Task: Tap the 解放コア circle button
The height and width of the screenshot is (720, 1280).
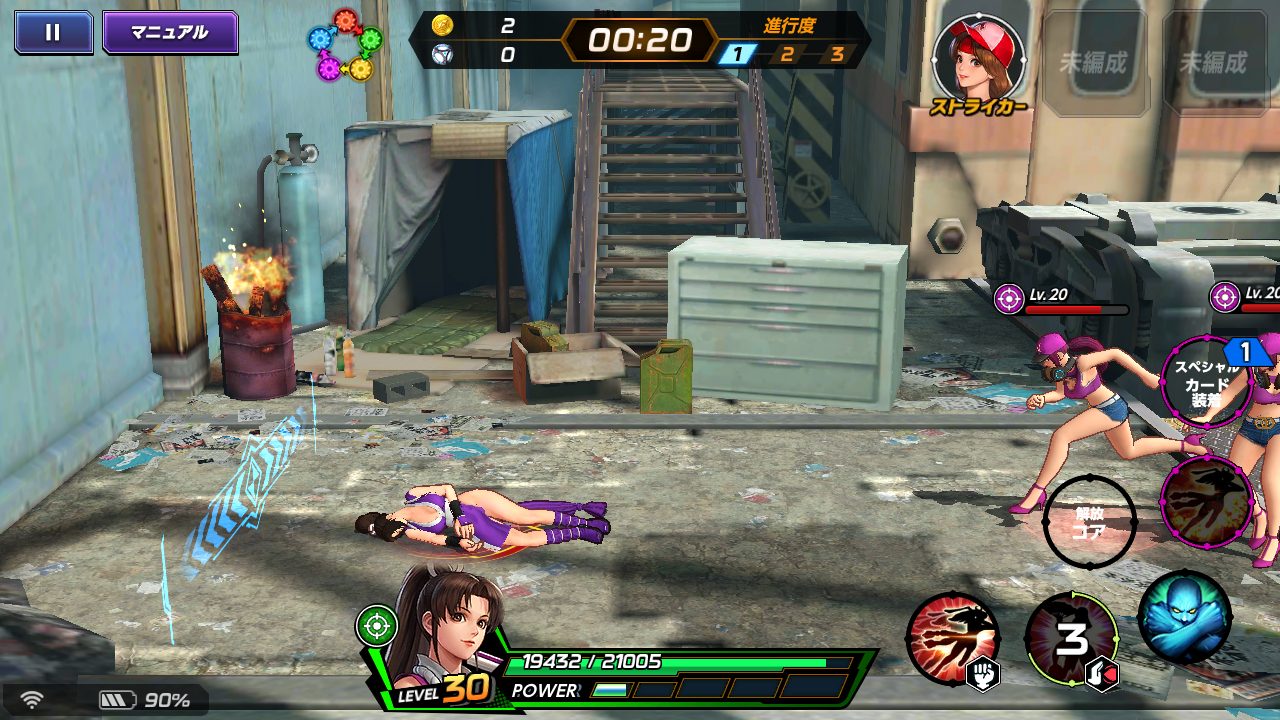Action: [x=1089, y=522]
